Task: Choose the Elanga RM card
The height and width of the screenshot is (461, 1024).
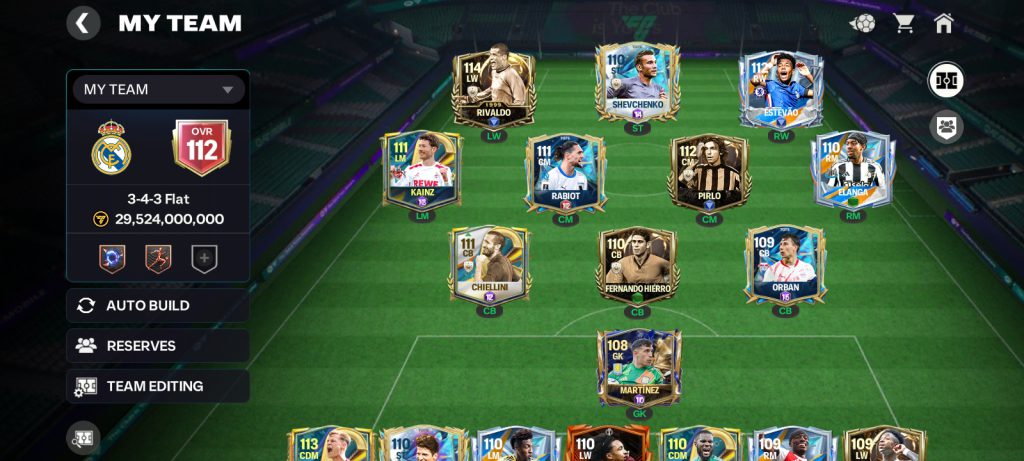Action: pyautogui.click(x=852, y=170)
